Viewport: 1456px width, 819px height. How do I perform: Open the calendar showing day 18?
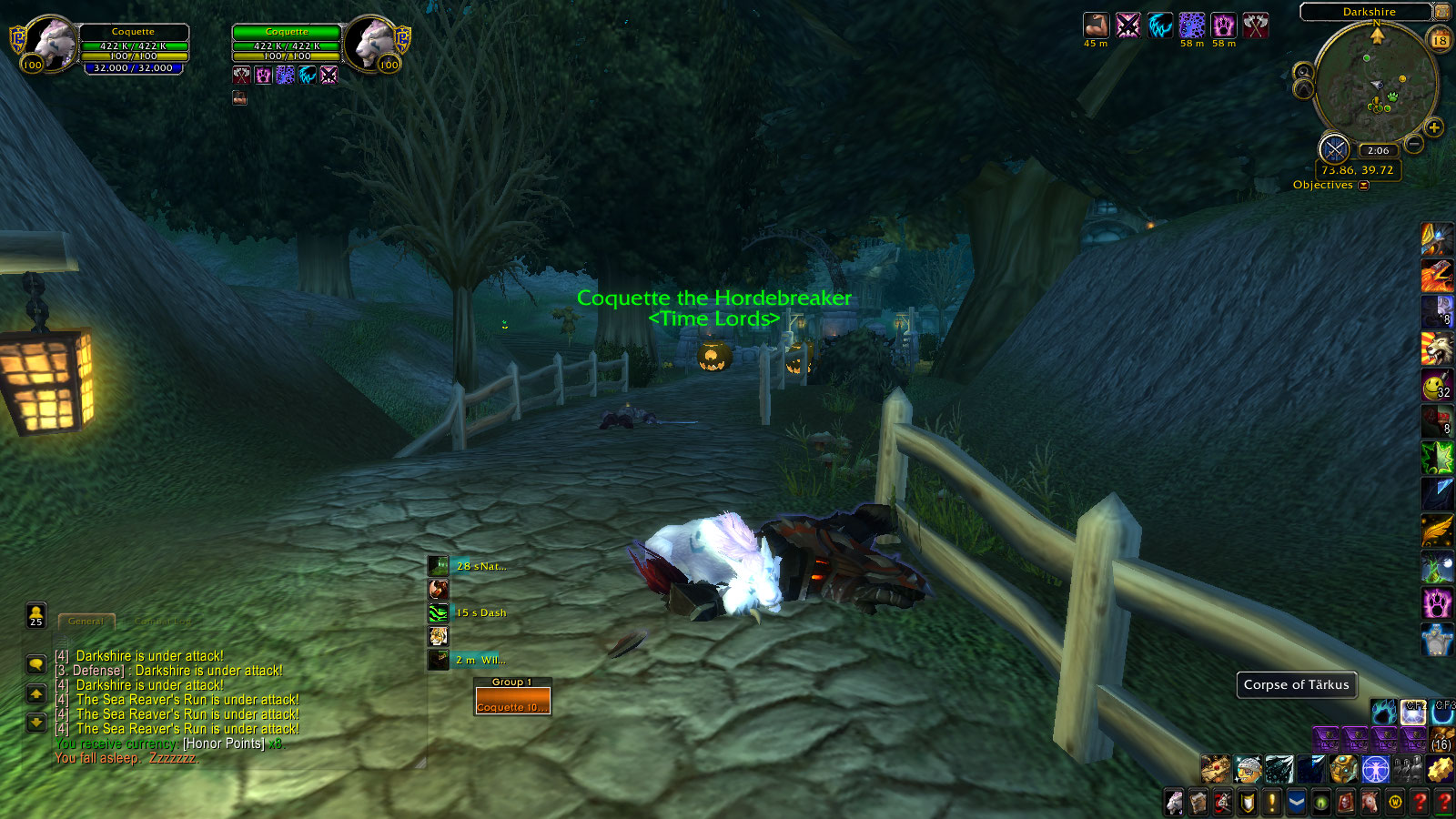click(1441, 40)
